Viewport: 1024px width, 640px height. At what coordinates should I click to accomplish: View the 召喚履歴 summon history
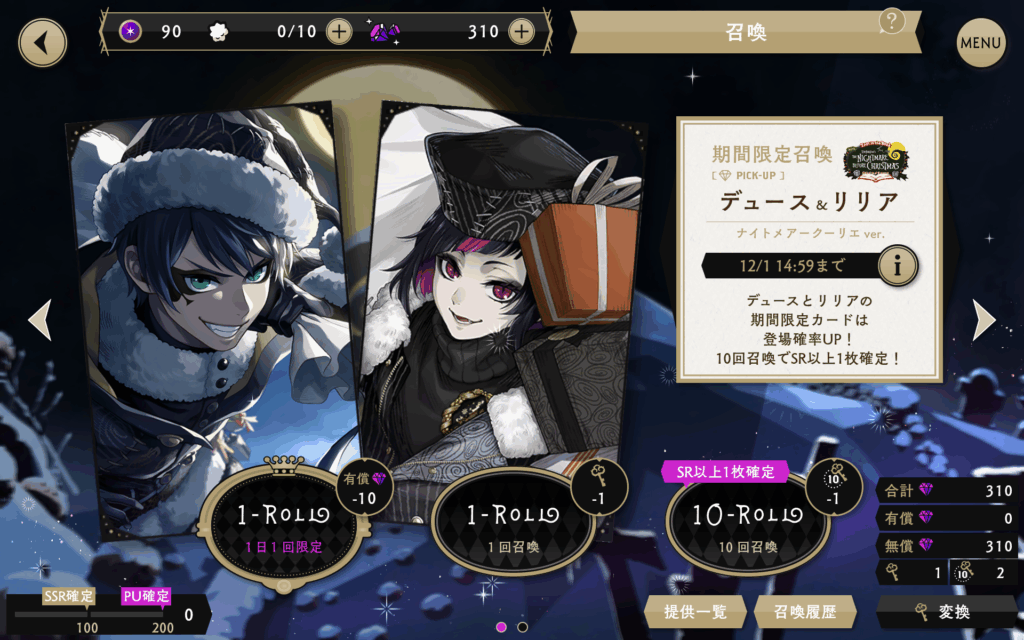796,611
